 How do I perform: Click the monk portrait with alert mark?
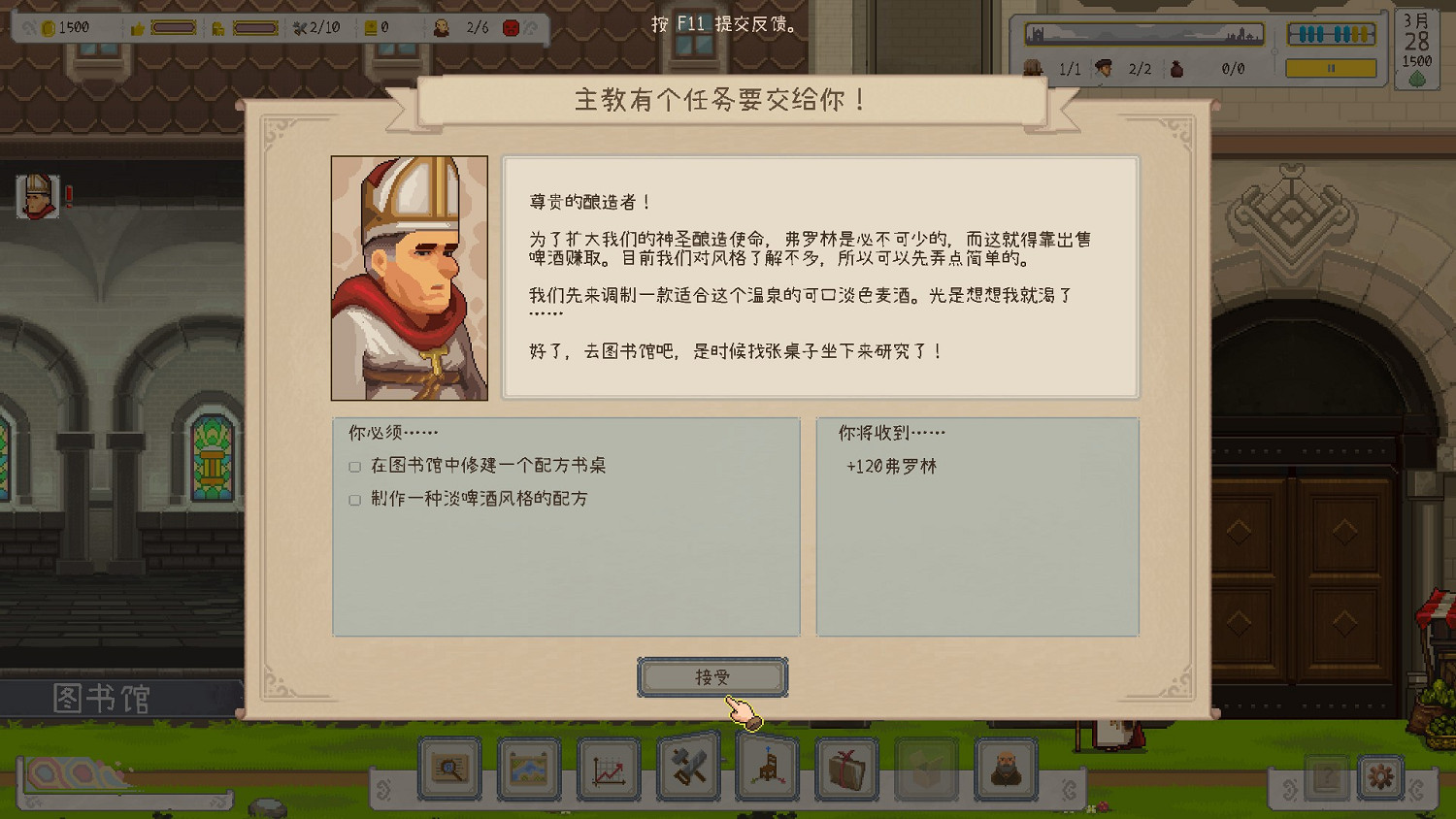[x=37, y=196]
